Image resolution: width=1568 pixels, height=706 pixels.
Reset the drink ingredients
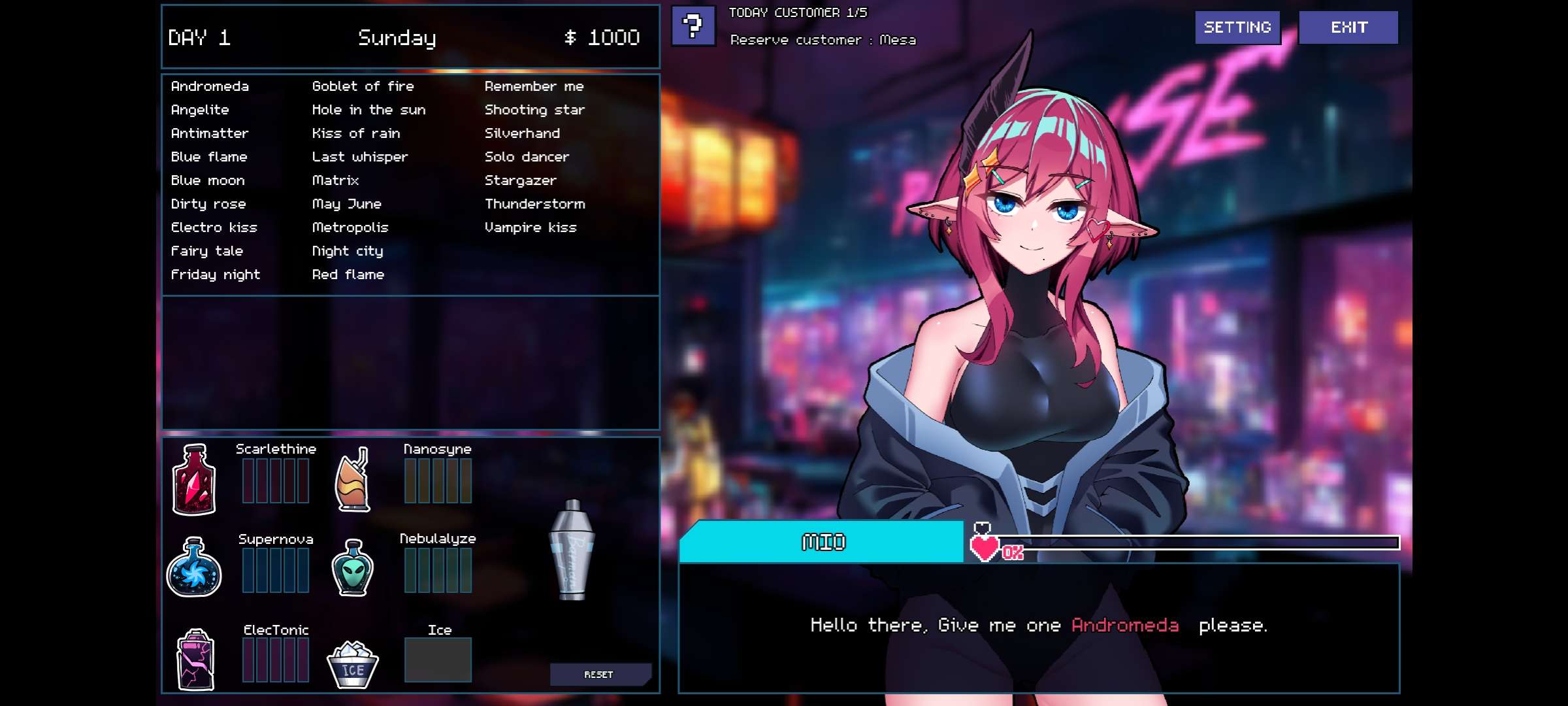point(599,675)
